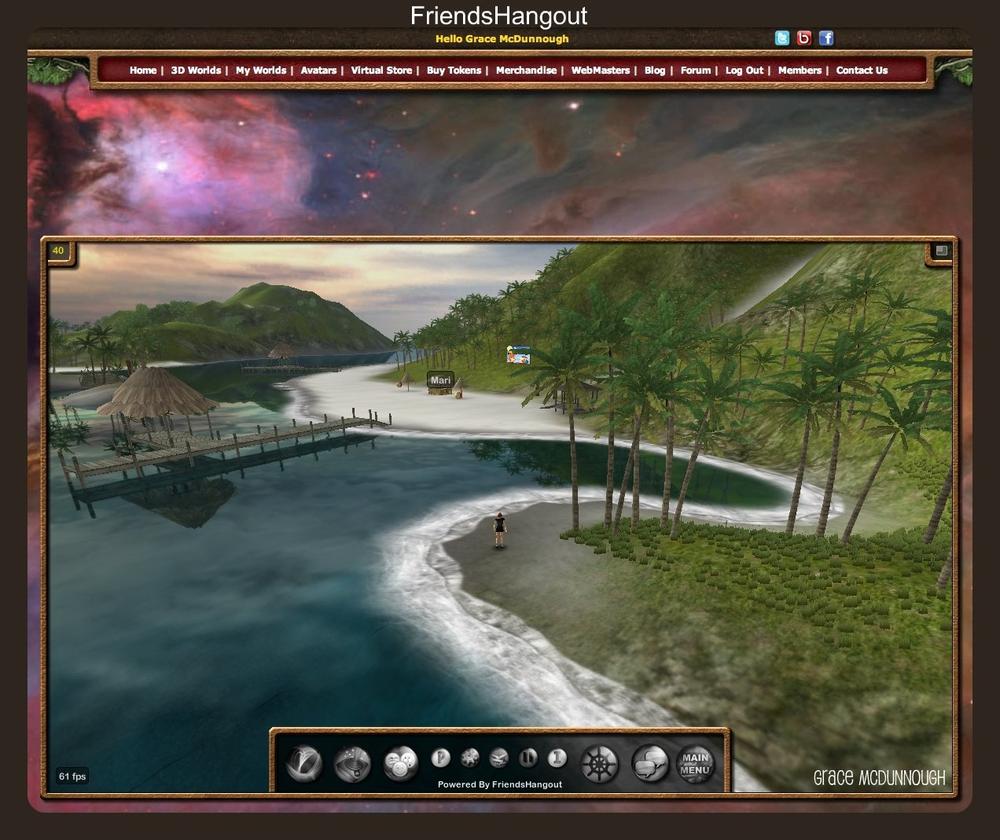Image resolution: width=1000 pixels, height=840 pixels.
Task: Click the speech bubbles chat icon
Action: pyautogui.click(x=650, y=764)
